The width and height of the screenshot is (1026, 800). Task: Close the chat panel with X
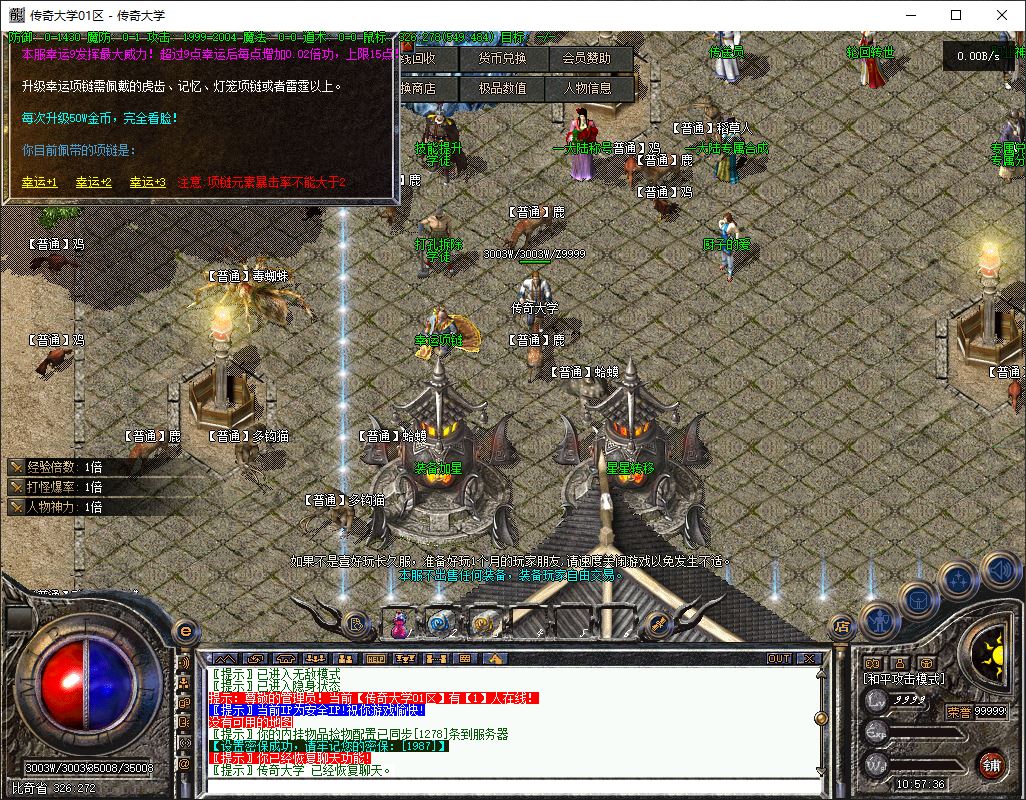click(x=808, y=659)
